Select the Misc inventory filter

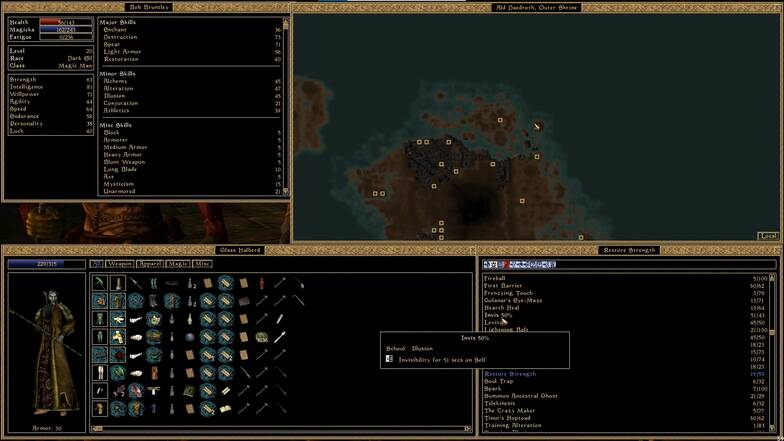[x=202, y=264]
